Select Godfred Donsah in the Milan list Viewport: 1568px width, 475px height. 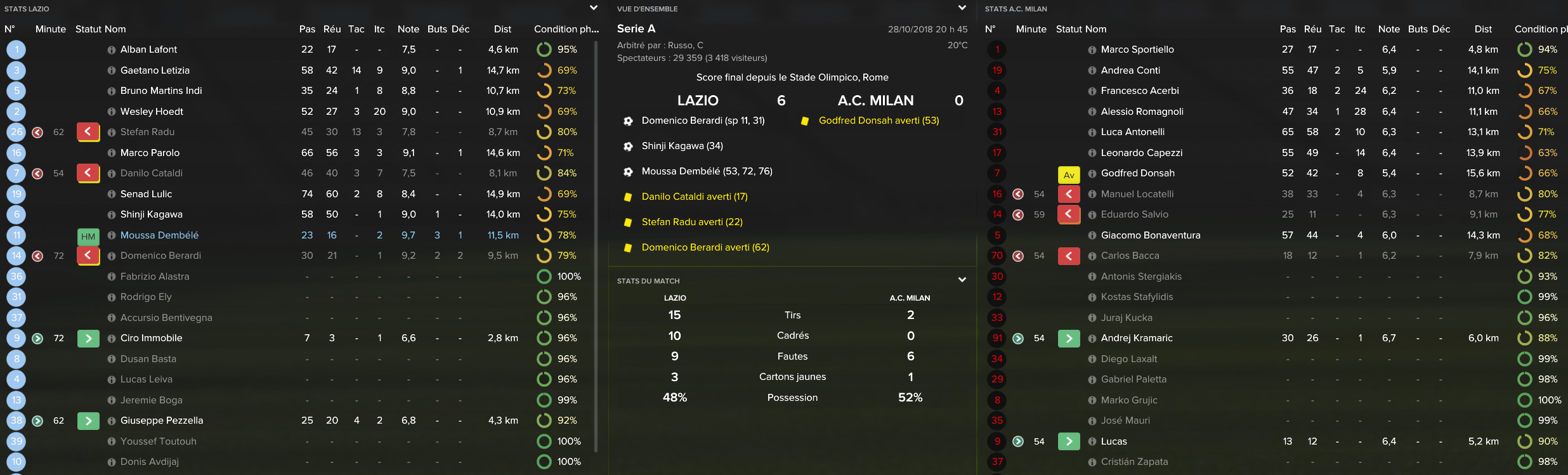1137,173
